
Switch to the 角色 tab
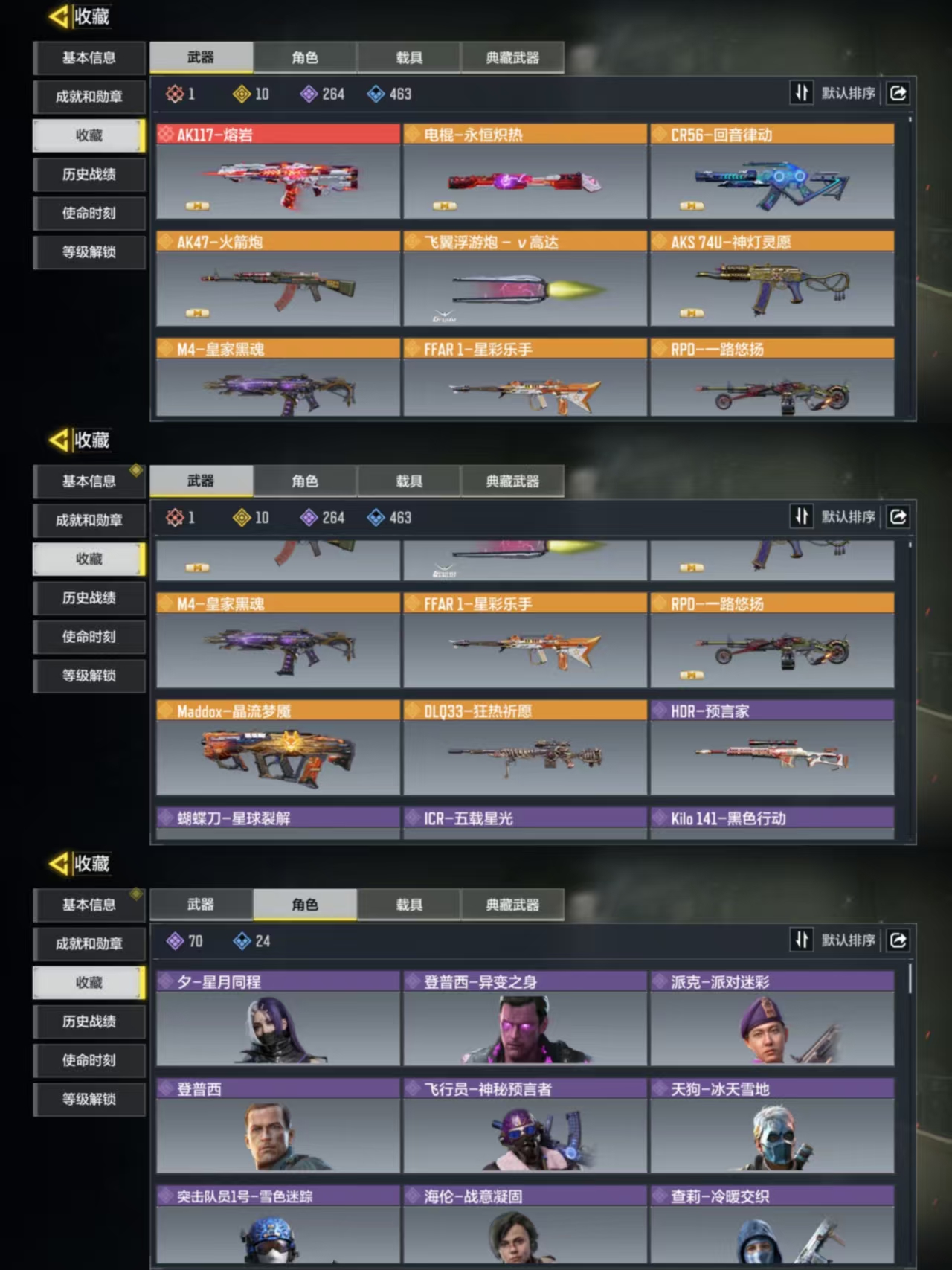pos(304,57)
